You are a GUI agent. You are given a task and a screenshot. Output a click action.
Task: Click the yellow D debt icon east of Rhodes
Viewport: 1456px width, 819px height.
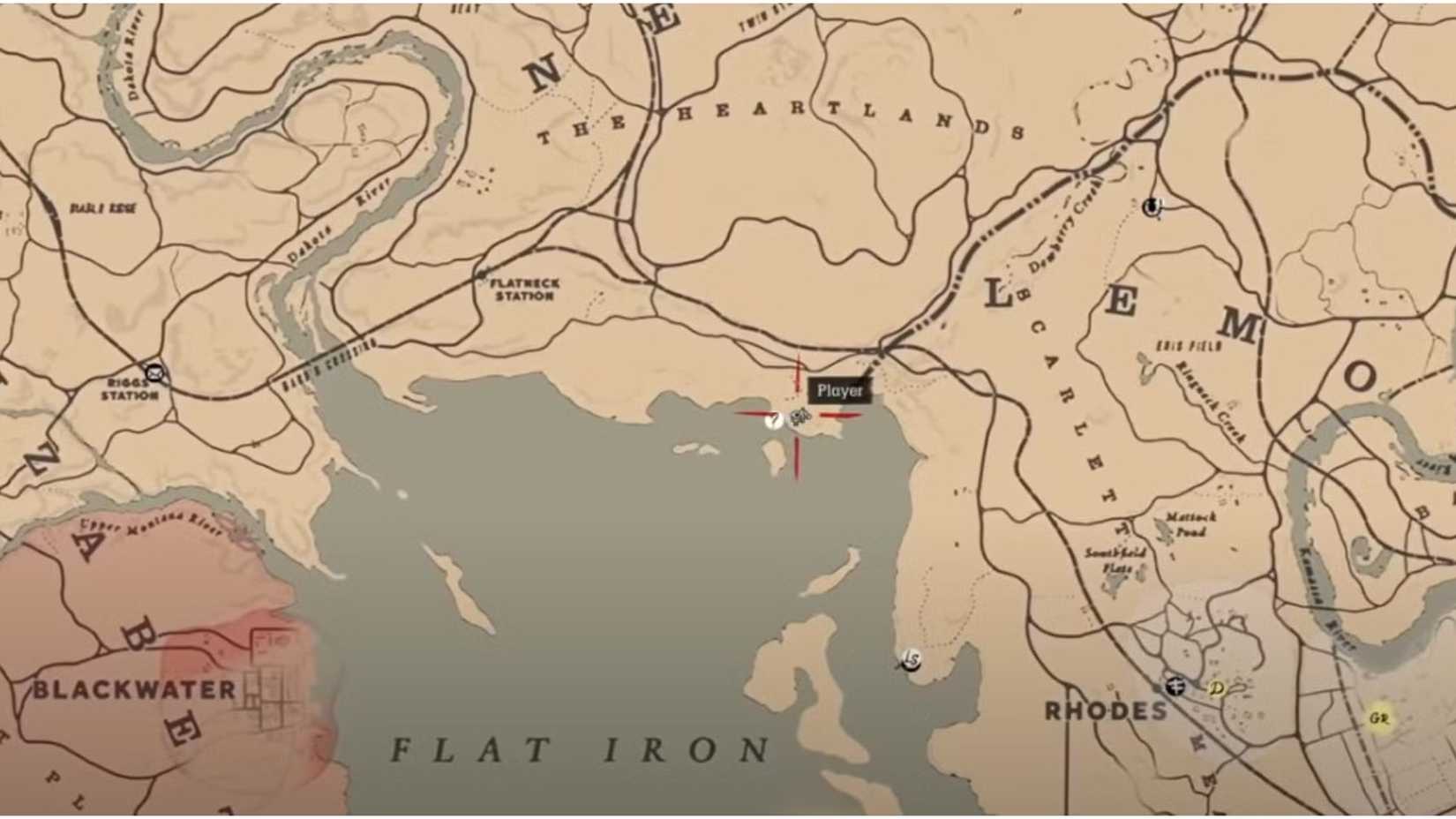coord(1216,688)
